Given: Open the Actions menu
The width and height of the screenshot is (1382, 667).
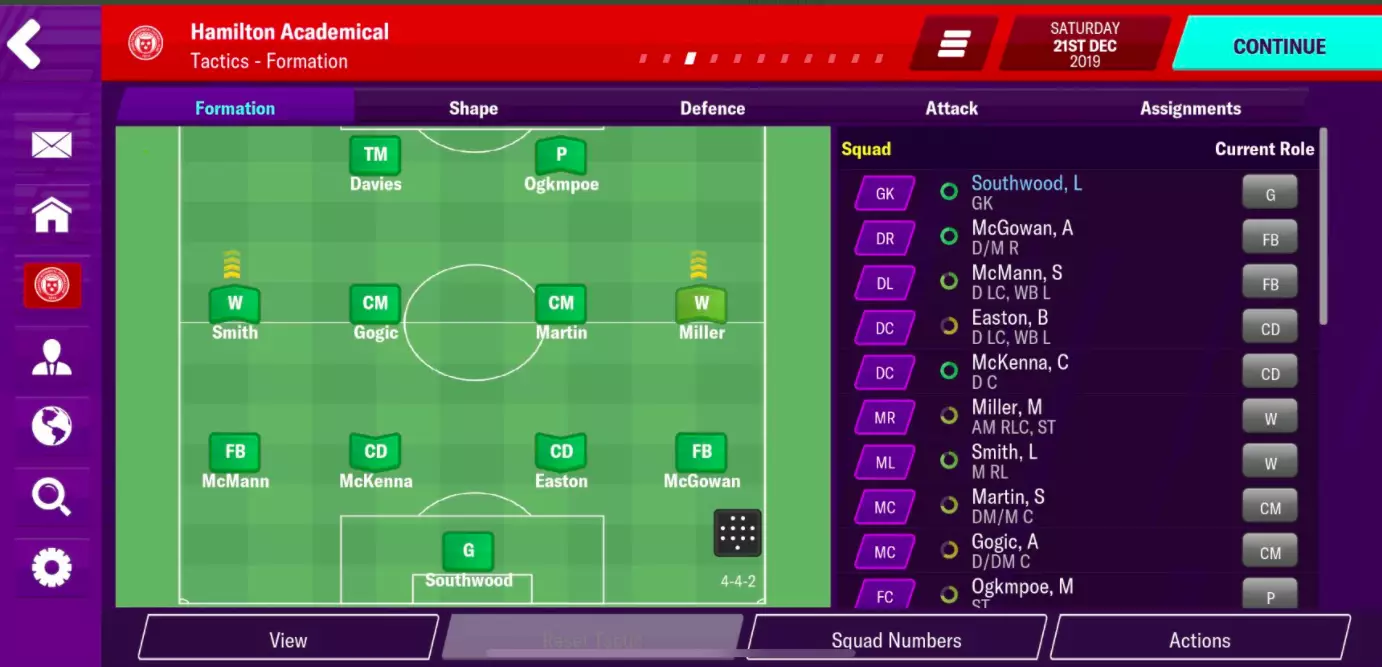Looking at the screenshot, I should pos(1199,640).
